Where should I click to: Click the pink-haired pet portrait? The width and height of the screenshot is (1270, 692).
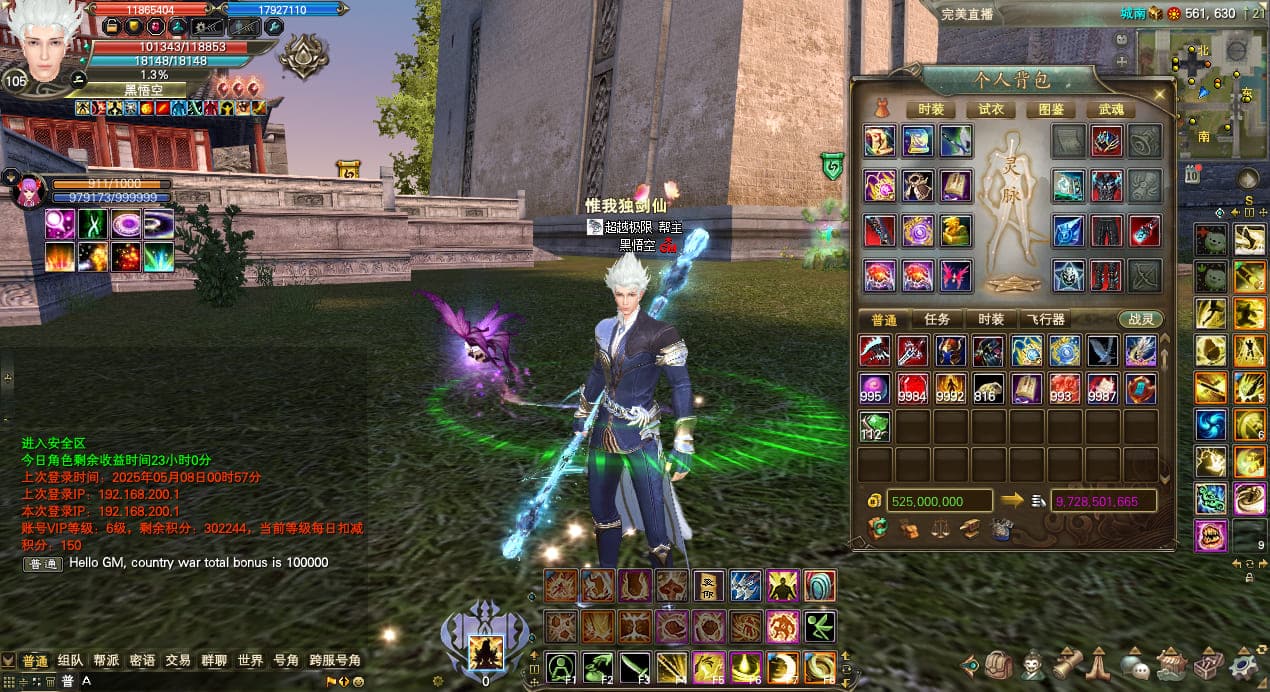pyautogui.click(x=29, y=191)
